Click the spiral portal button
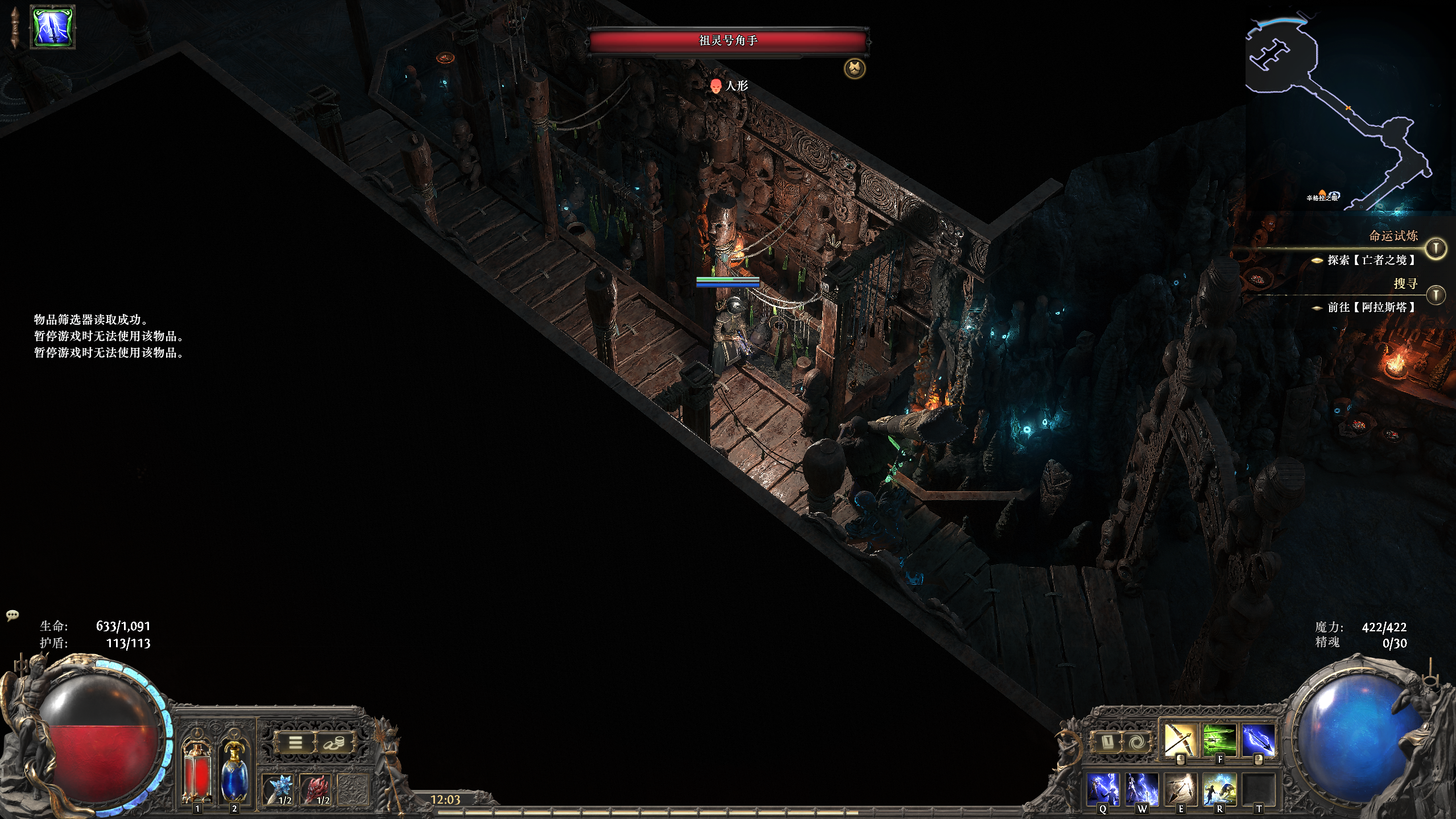The height and width of the screenshot is (819, 1456). coord(1135,742)
